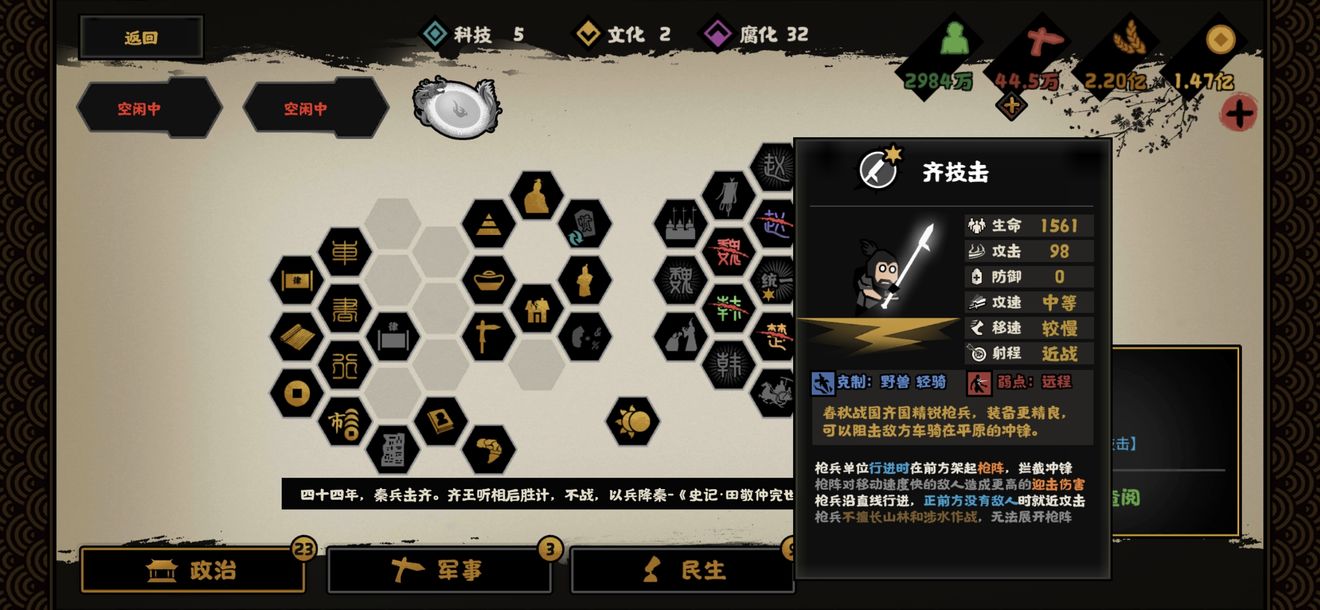Choose the slashed green 韩 hexagon tile
This screenshot has height=610, width=1320.
tap(729, 308)
